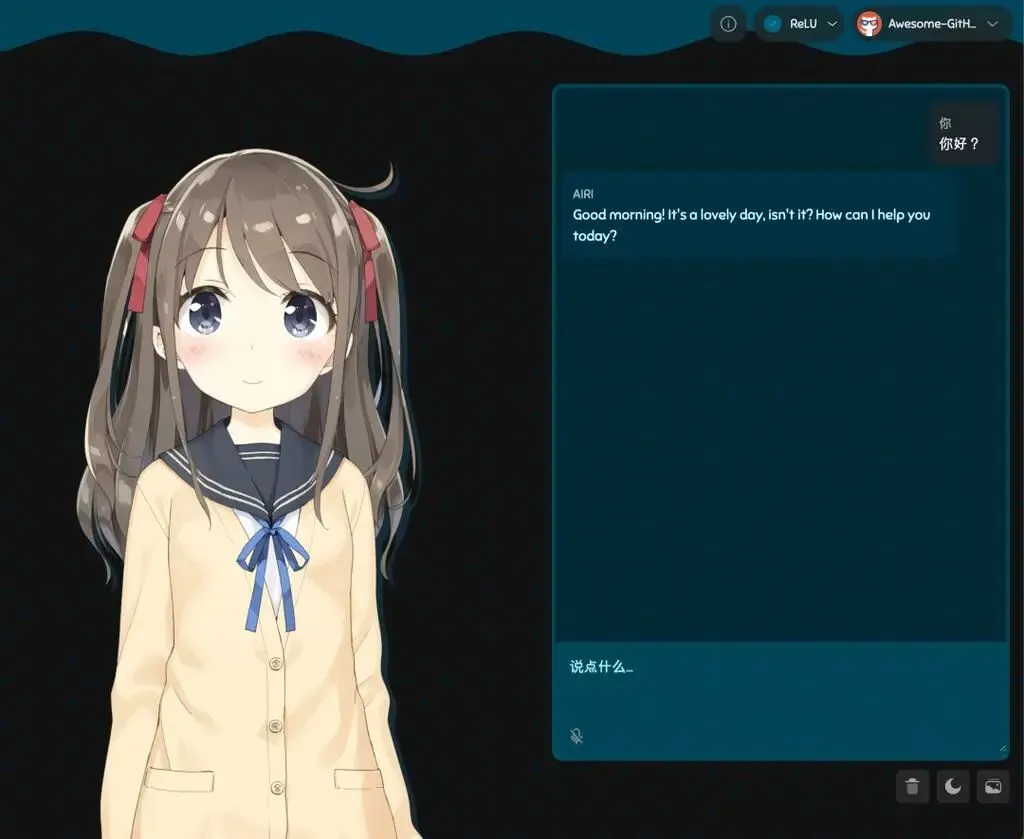Select the 你好？ user chat bubble

pyautogui.click(x=960, y=134)
